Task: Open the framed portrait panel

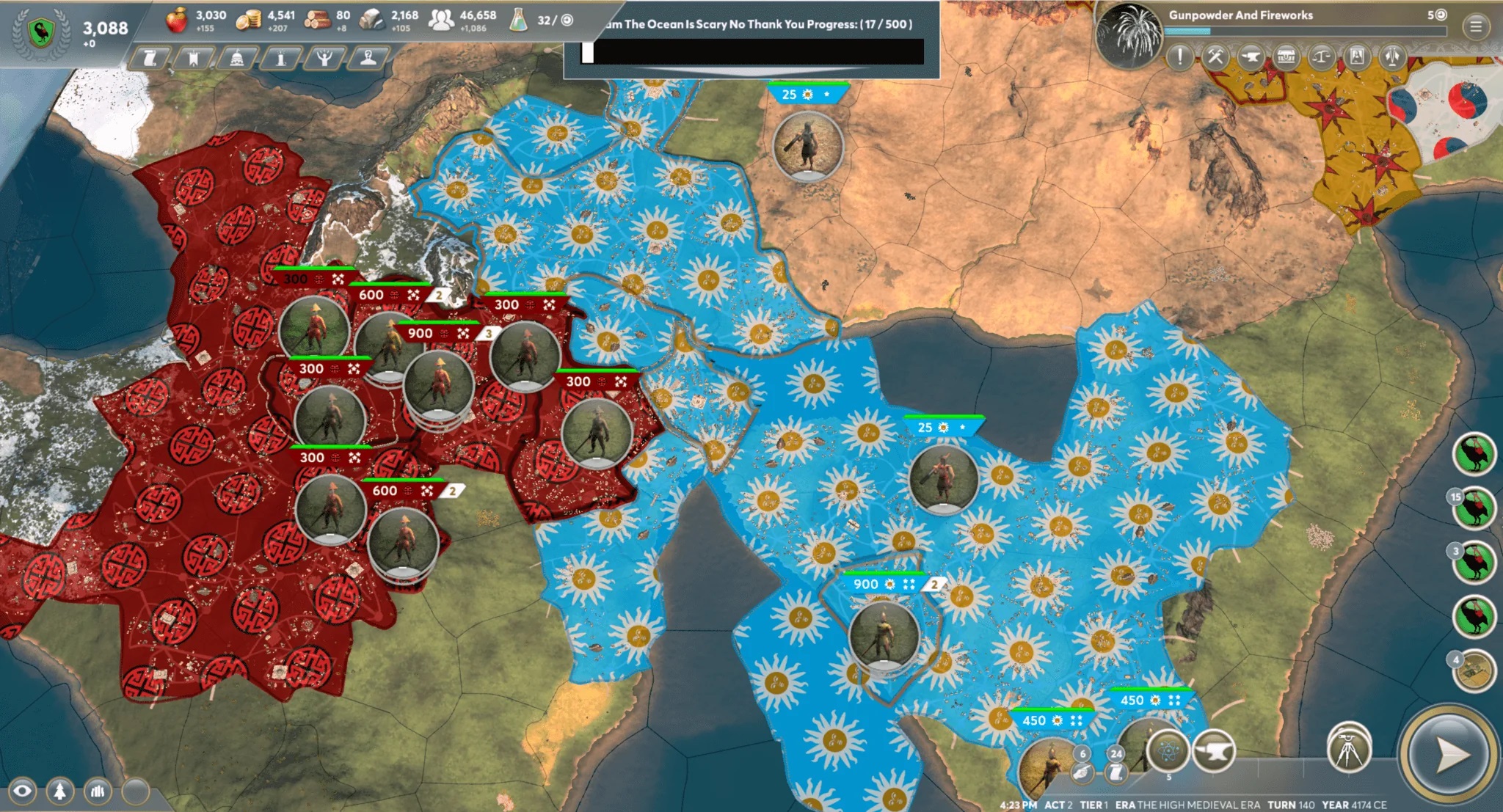Action: (x=1356, y=57)
